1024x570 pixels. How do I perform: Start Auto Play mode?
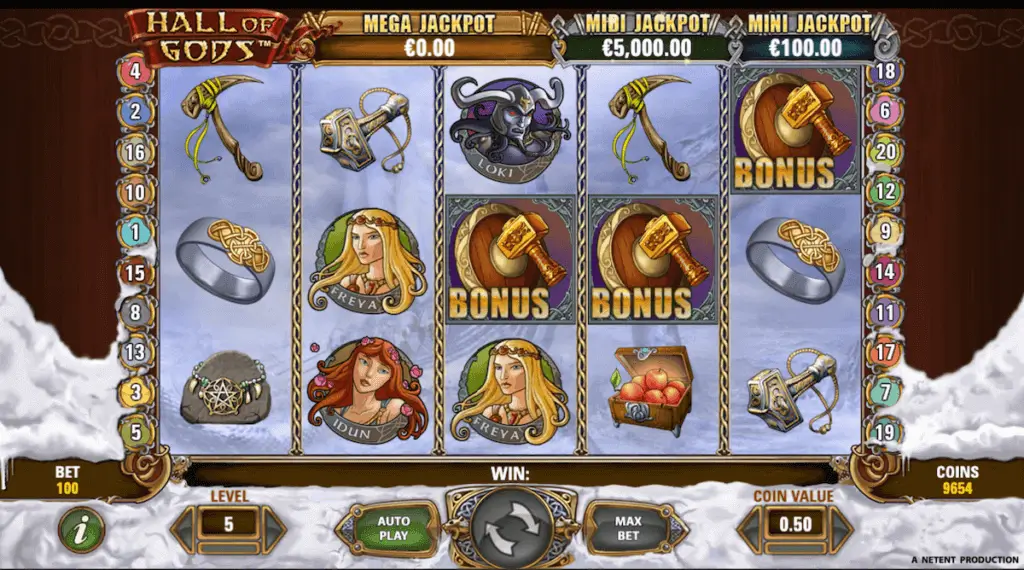(393, 527)
